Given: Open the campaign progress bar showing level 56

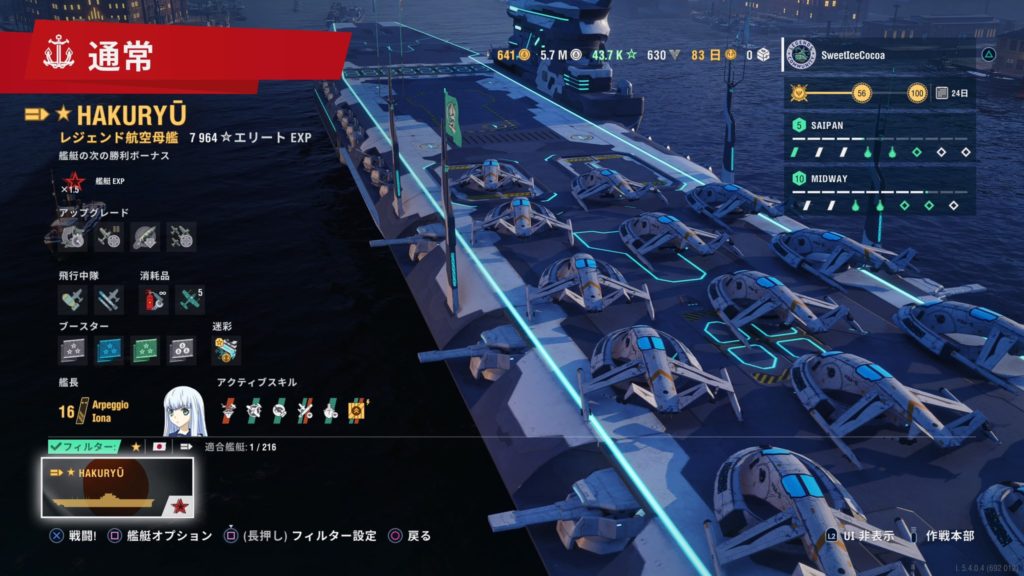Looking at the screenshot, I should [x=858, y=93].
